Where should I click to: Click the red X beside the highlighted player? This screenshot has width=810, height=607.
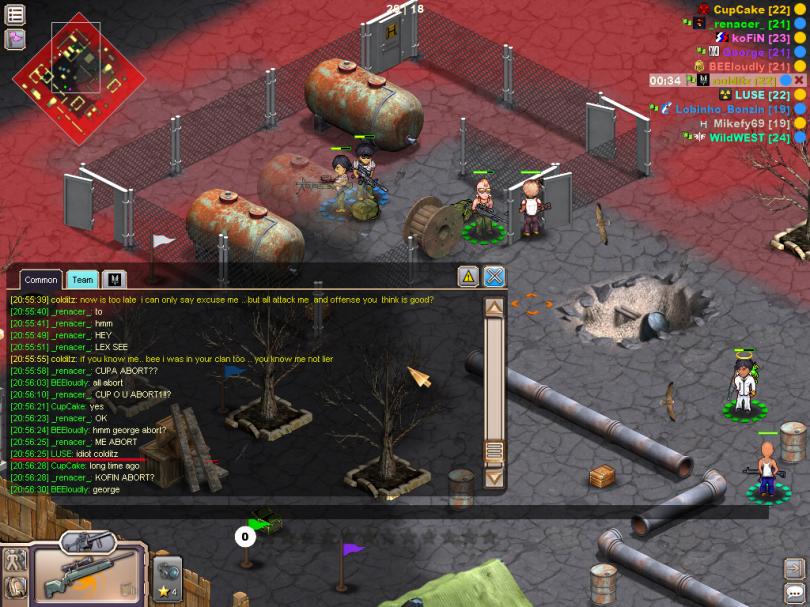point(800,80)
